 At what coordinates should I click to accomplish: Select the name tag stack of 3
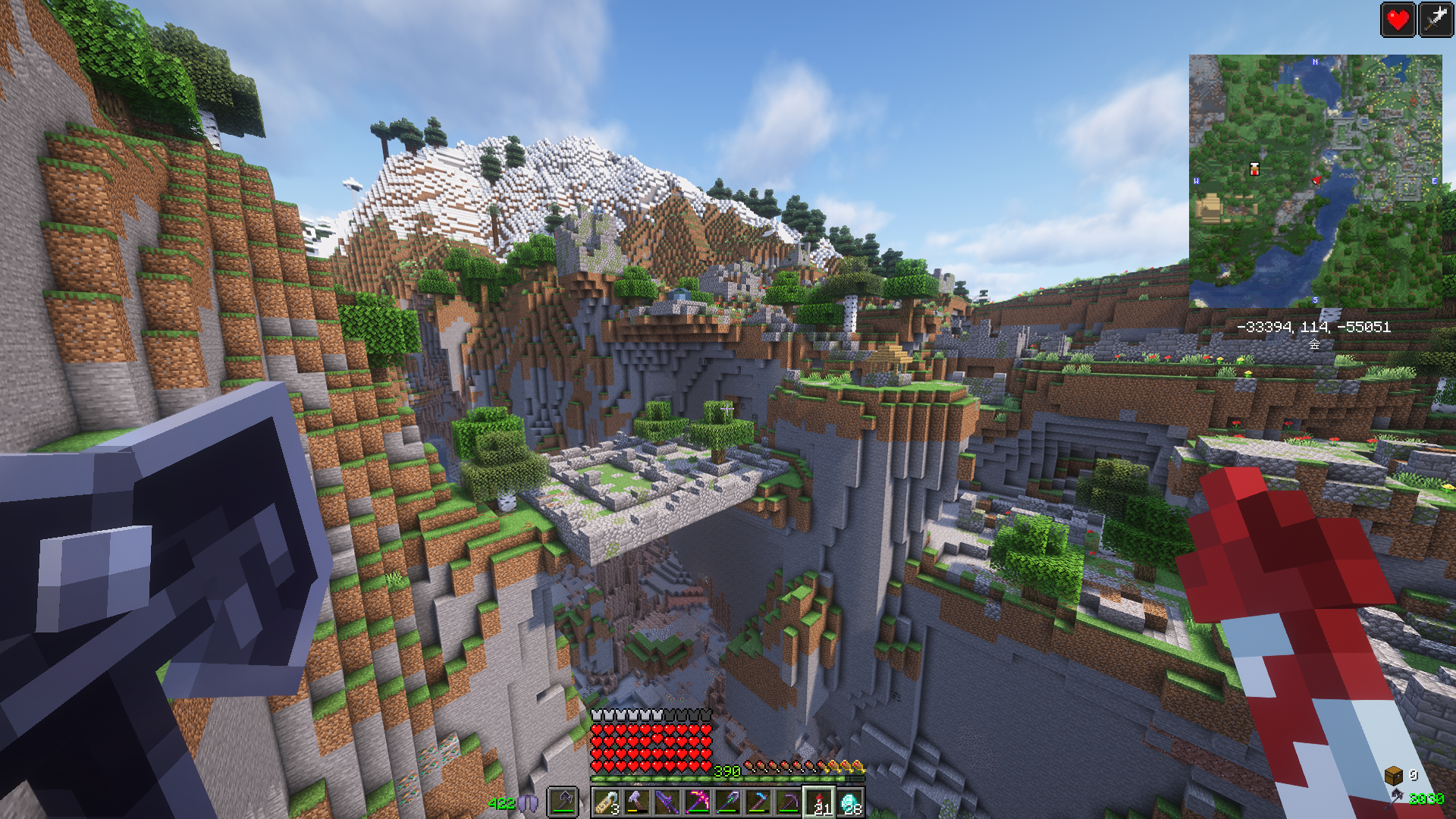607,802
